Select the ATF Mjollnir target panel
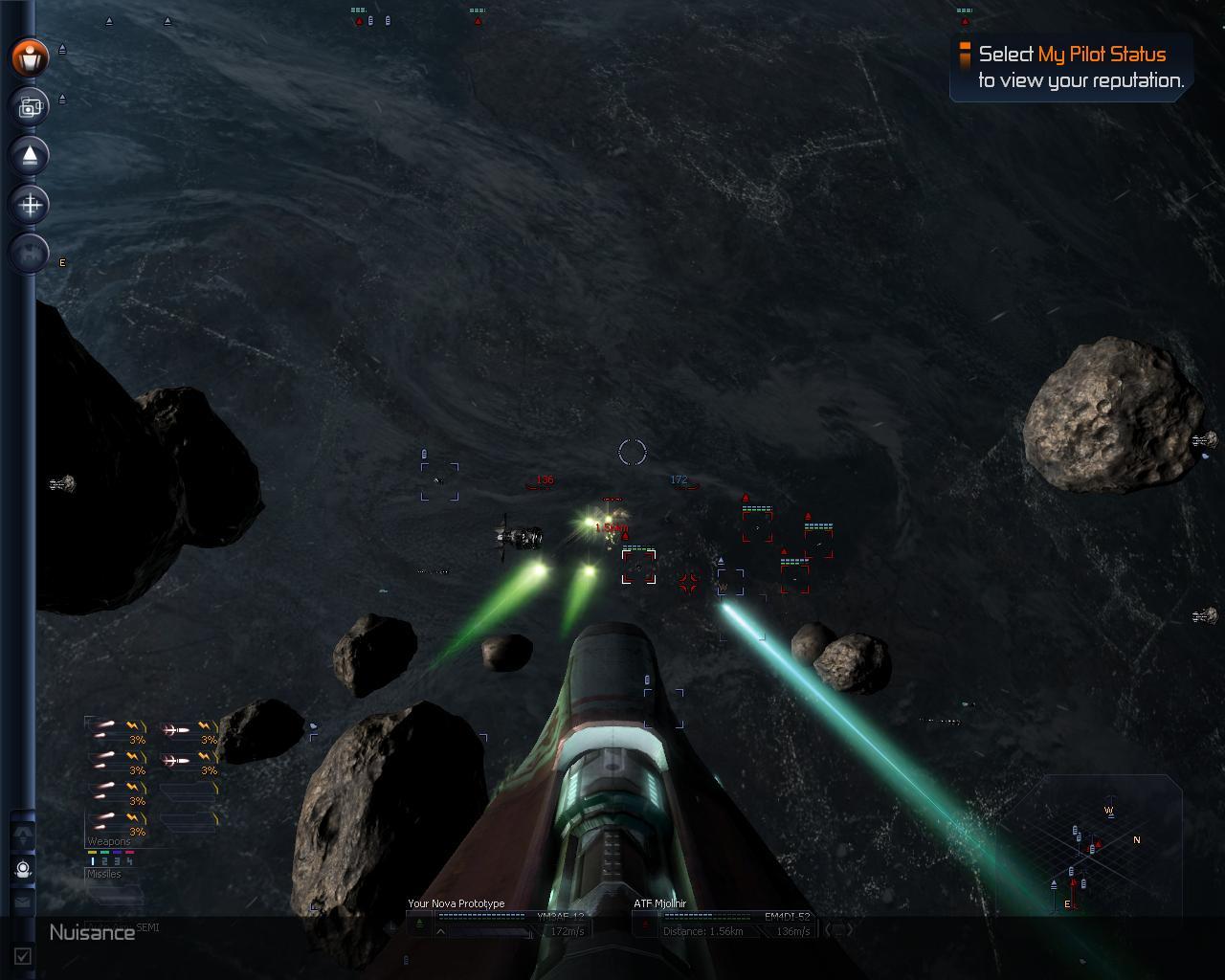This screenshot has width=1225, height=980. [x=723, y=919]
